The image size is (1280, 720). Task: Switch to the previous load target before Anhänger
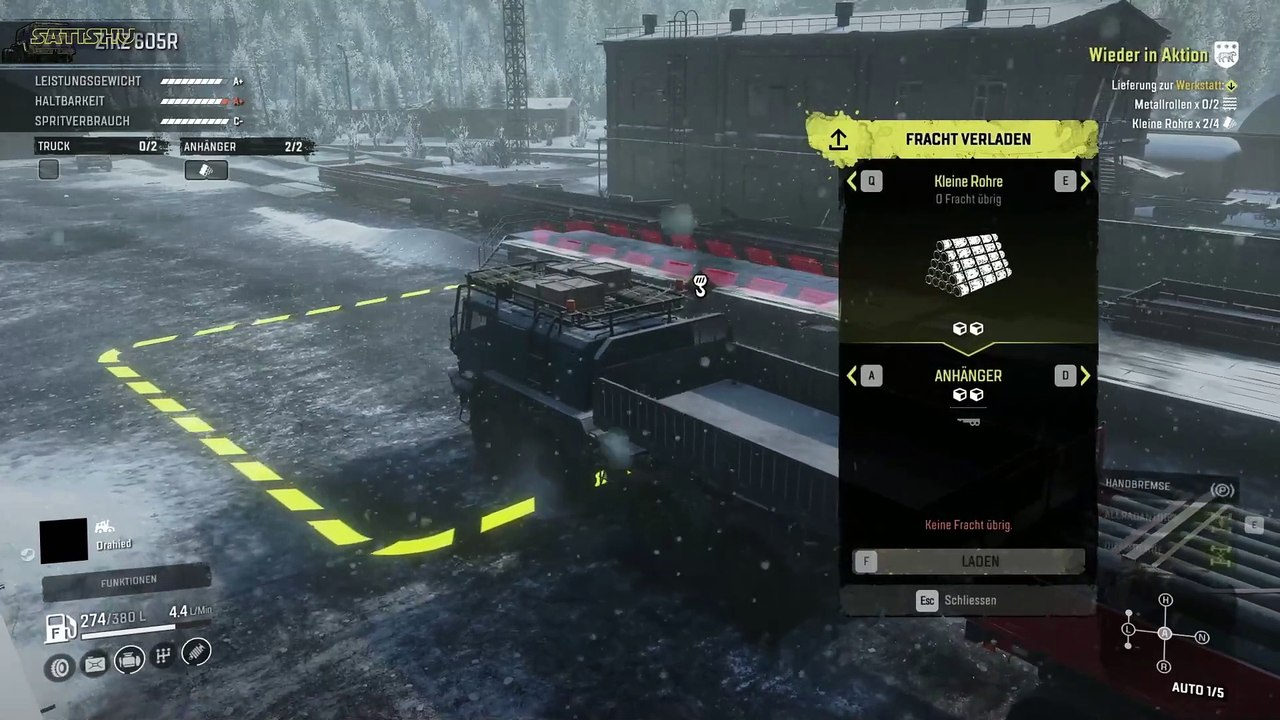(x=853, y=376)
